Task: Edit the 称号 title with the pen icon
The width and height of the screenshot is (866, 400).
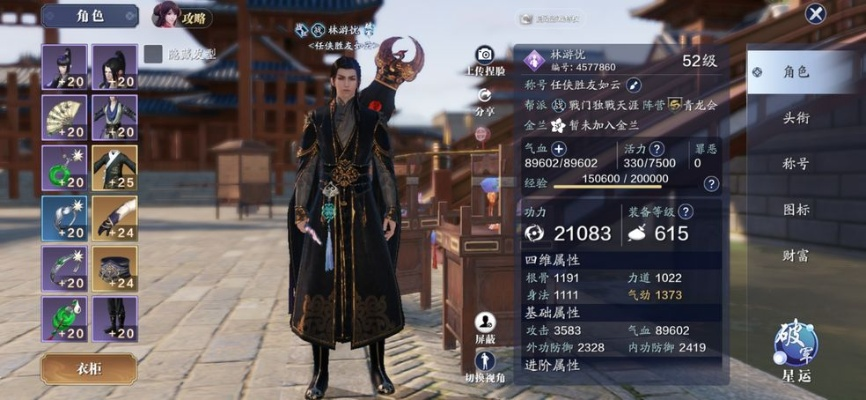Action: coord(633,85)
